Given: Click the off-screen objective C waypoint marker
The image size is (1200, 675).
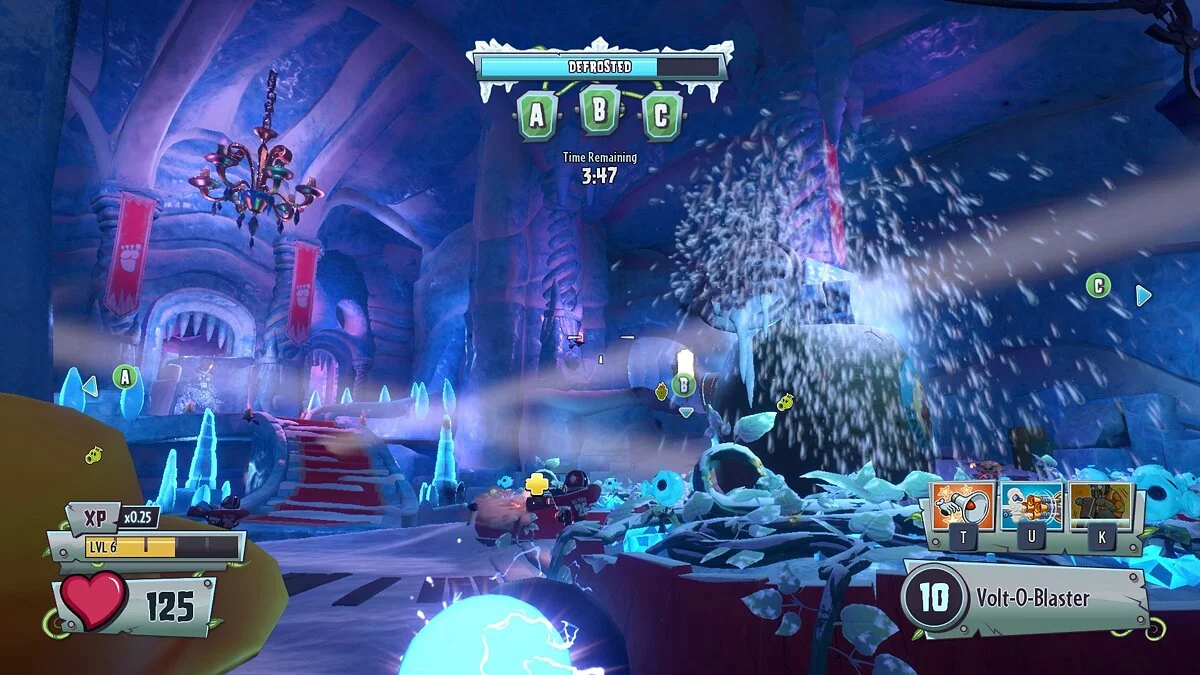Looking at the screenshot, I should pos(1098,287).
